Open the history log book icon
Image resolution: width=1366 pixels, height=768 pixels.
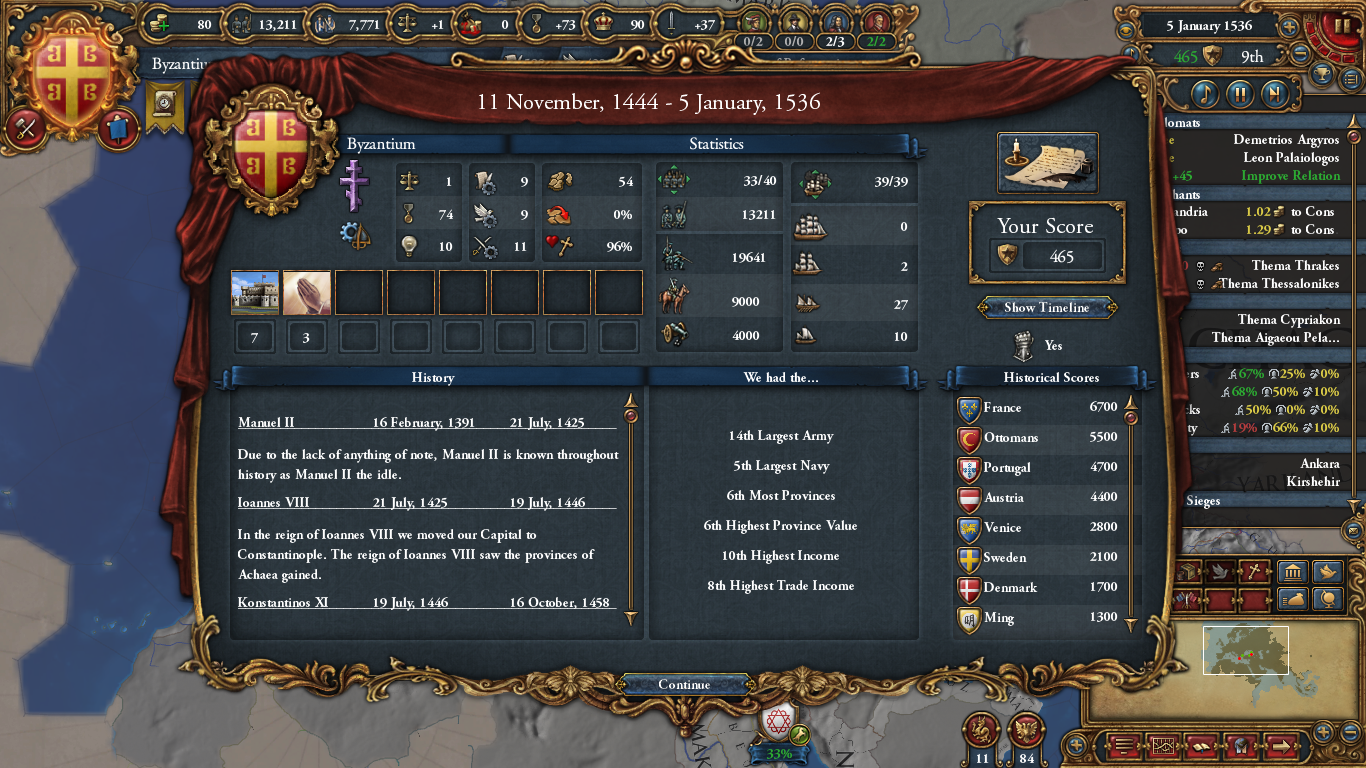pyautogui.click(x=1202, y=746)
